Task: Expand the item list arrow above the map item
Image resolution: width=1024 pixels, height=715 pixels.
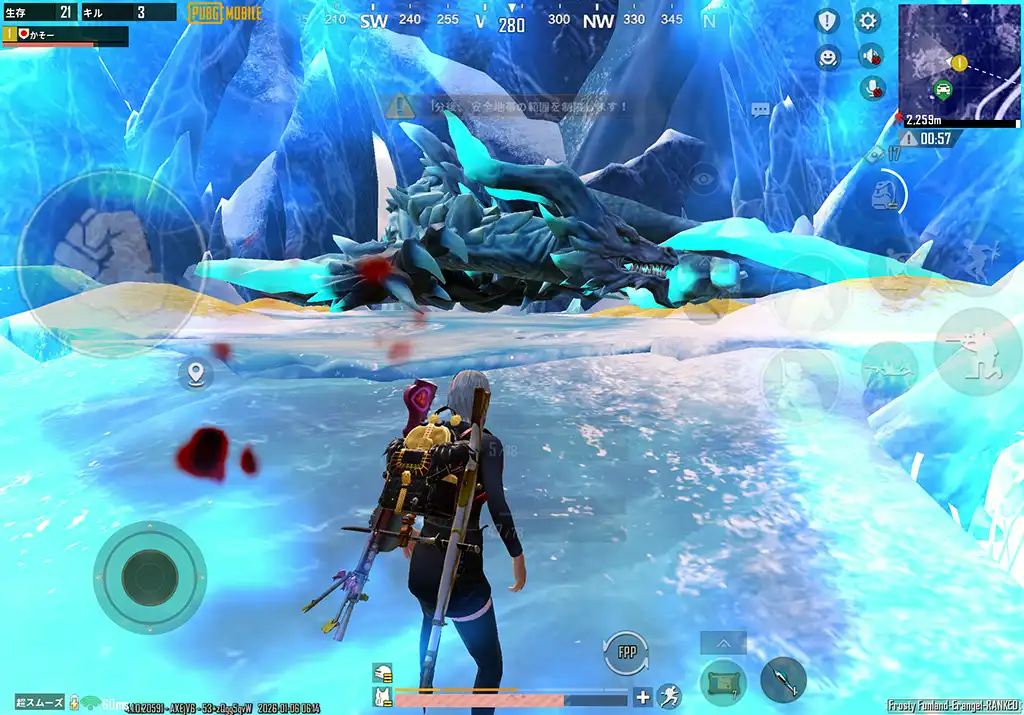Action: pos(723,643)
